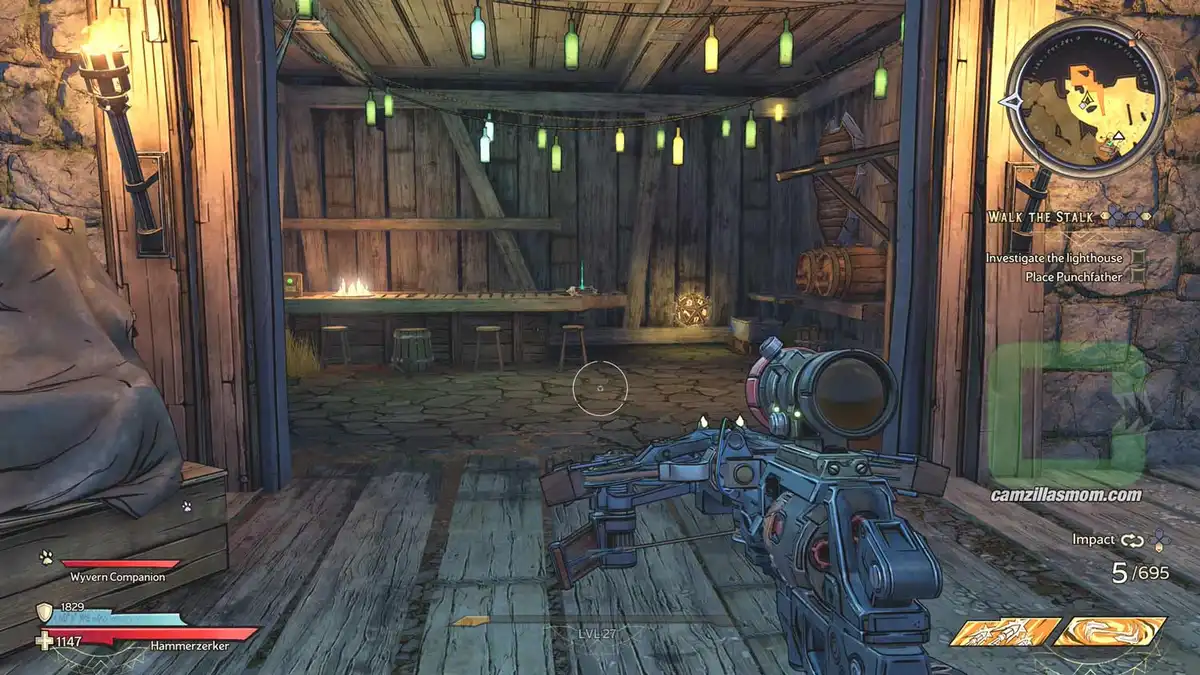Activate the arrow volley skill icon
The height and width of the screenshot is (675, 1200).
pos(1004,632)
